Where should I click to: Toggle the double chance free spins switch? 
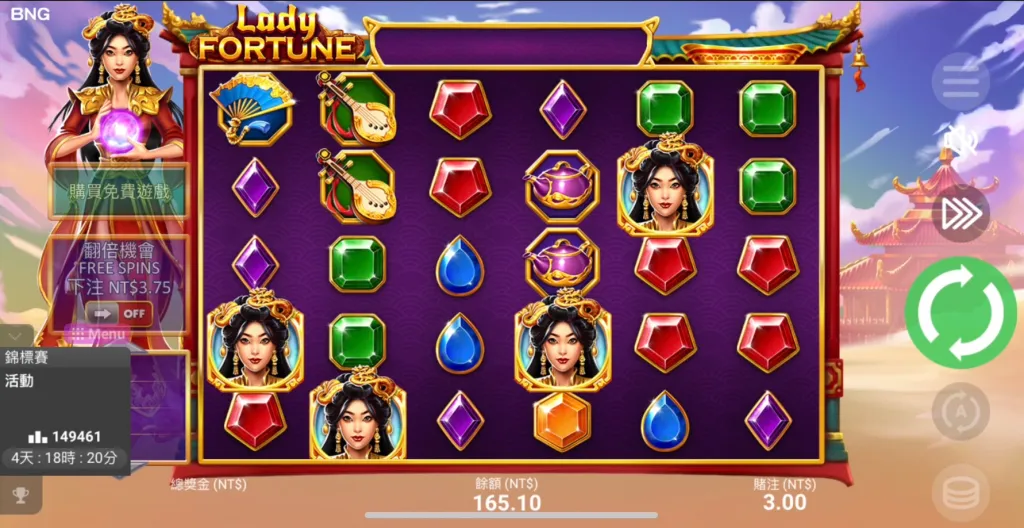(119, 313)
